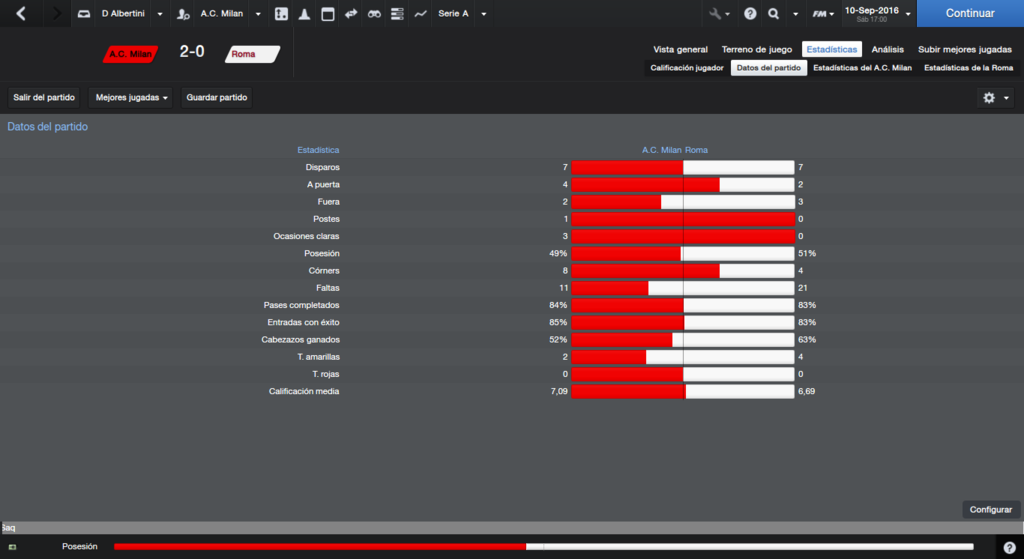Open the question mark help icon in top bar
This screenshot has height=559, width=1024.
pos(749,14)
